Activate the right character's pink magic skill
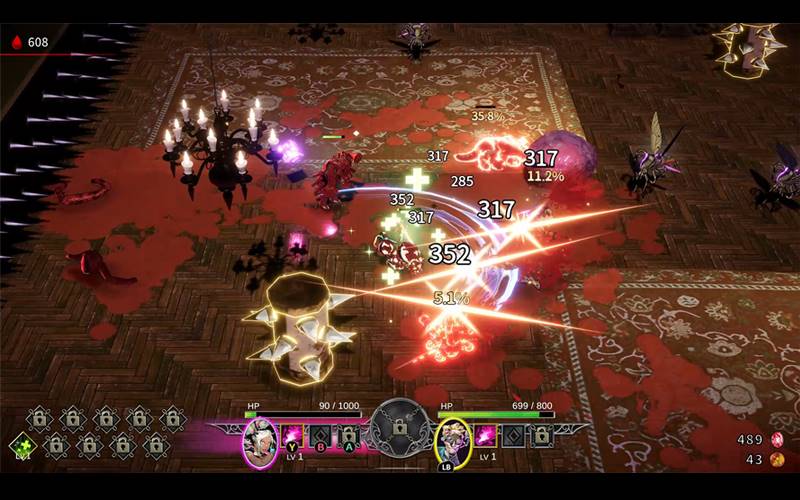 [x=486, y=435]
